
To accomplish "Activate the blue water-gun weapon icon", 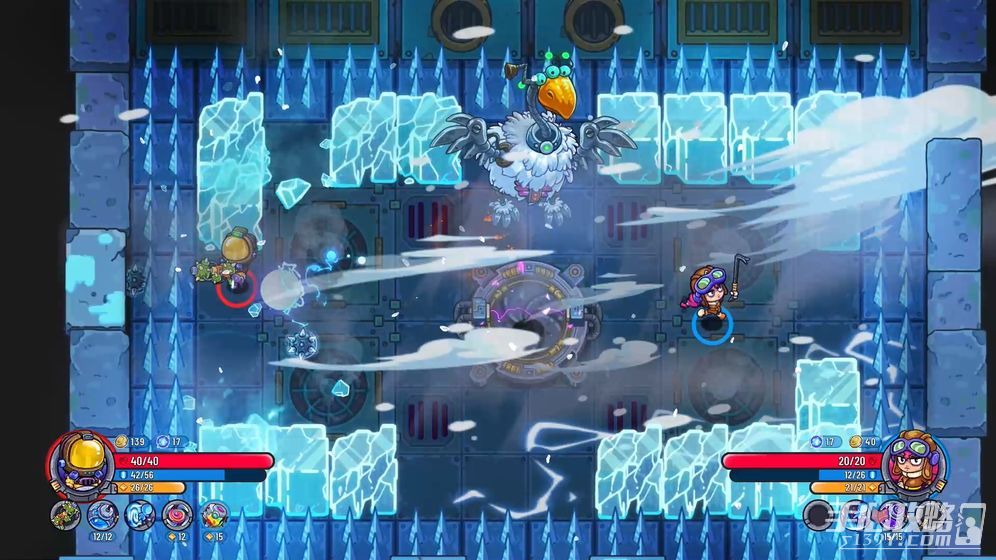I will 103,515.
